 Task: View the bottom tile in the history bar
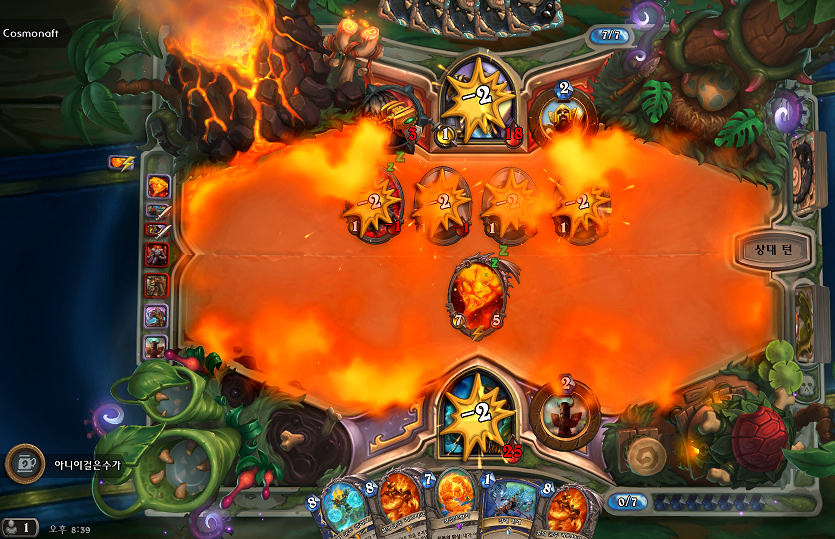click(157, 346)
